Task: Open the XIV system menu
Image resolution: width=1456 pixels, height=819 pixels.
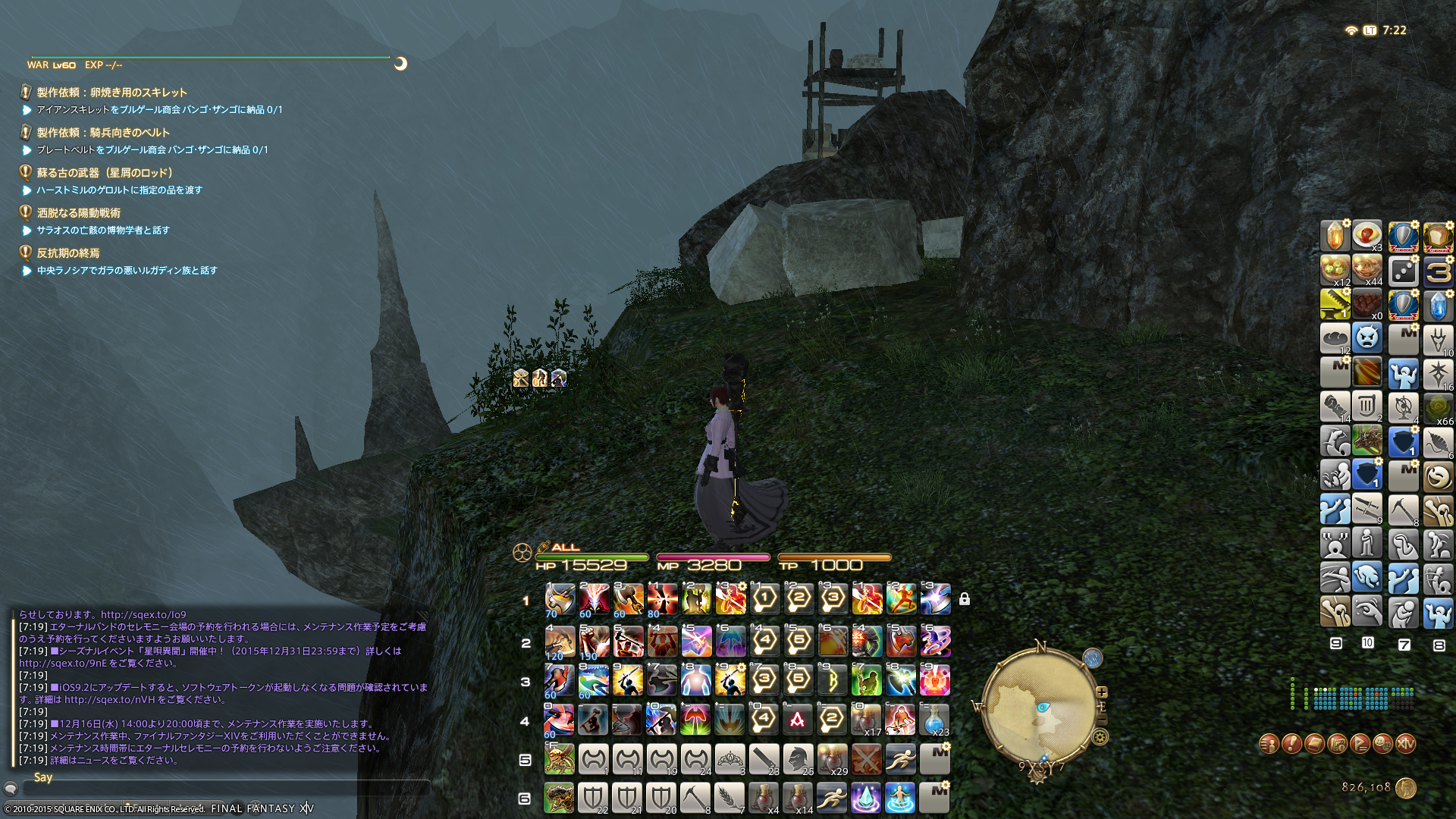Action: 1405,744
